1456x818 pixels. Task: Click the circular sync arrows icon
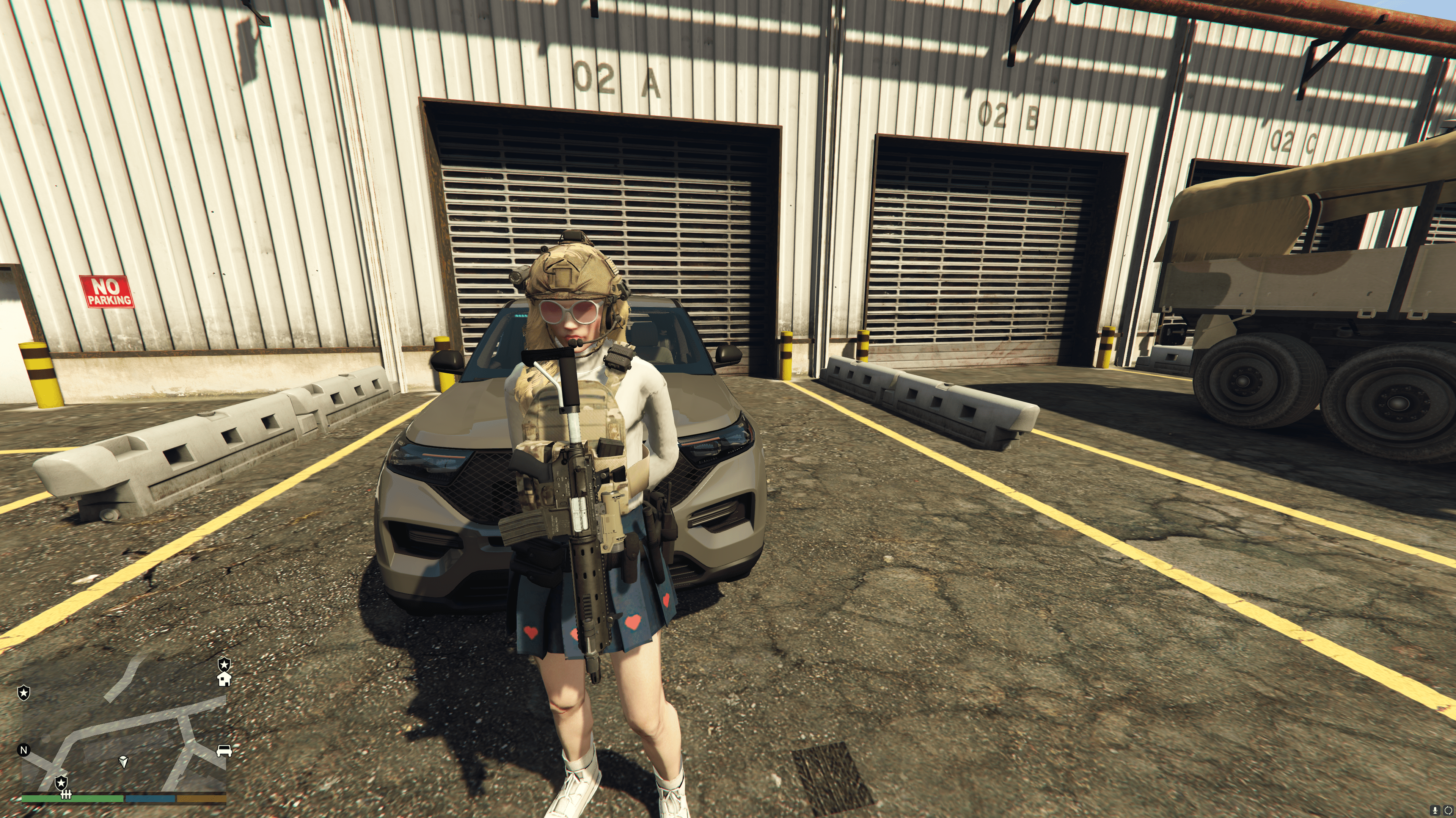click(1448, 811)
